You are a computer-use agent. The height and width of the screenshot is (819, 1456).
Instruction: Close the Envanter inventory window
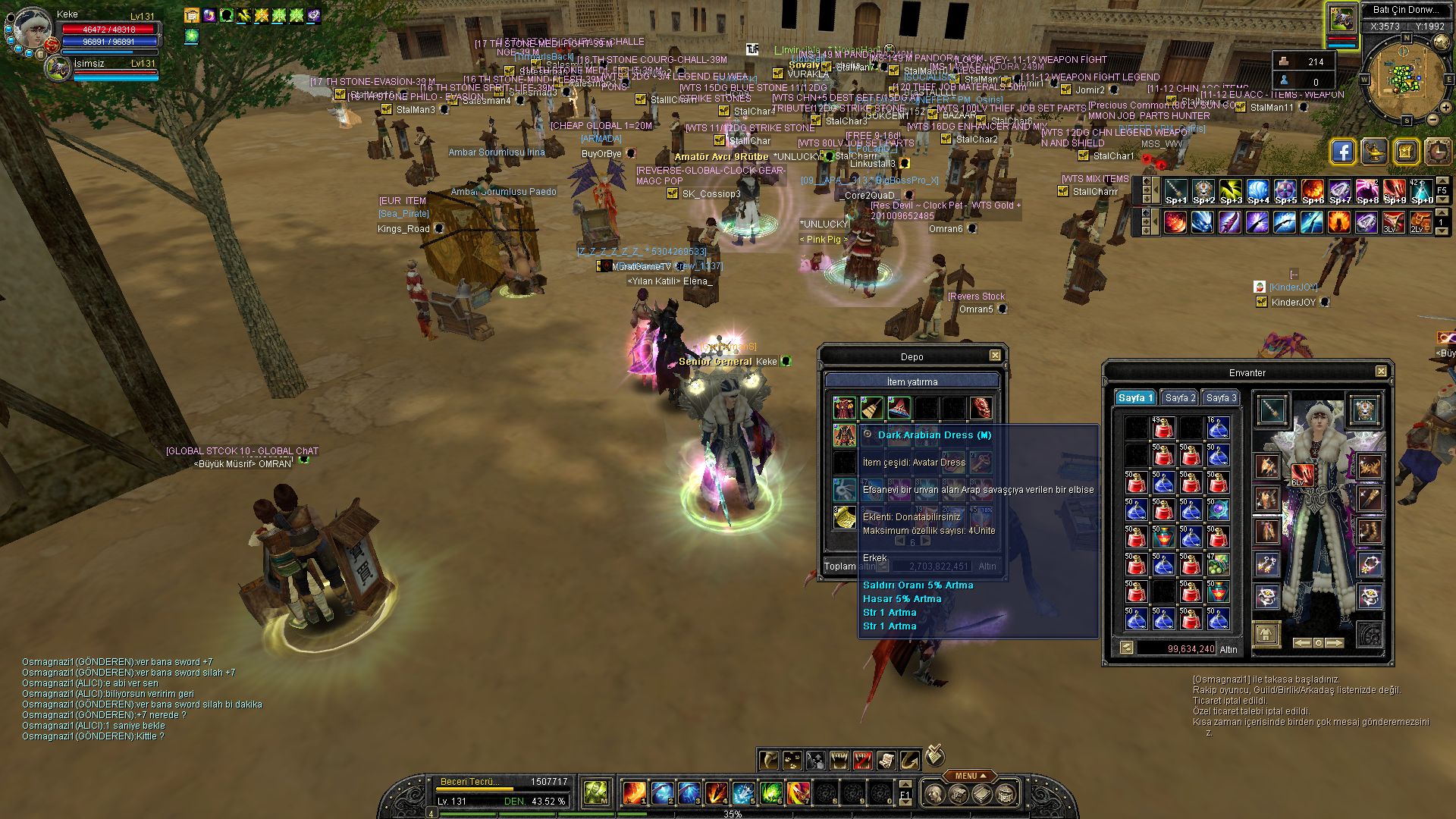(x=1381, y=372)
